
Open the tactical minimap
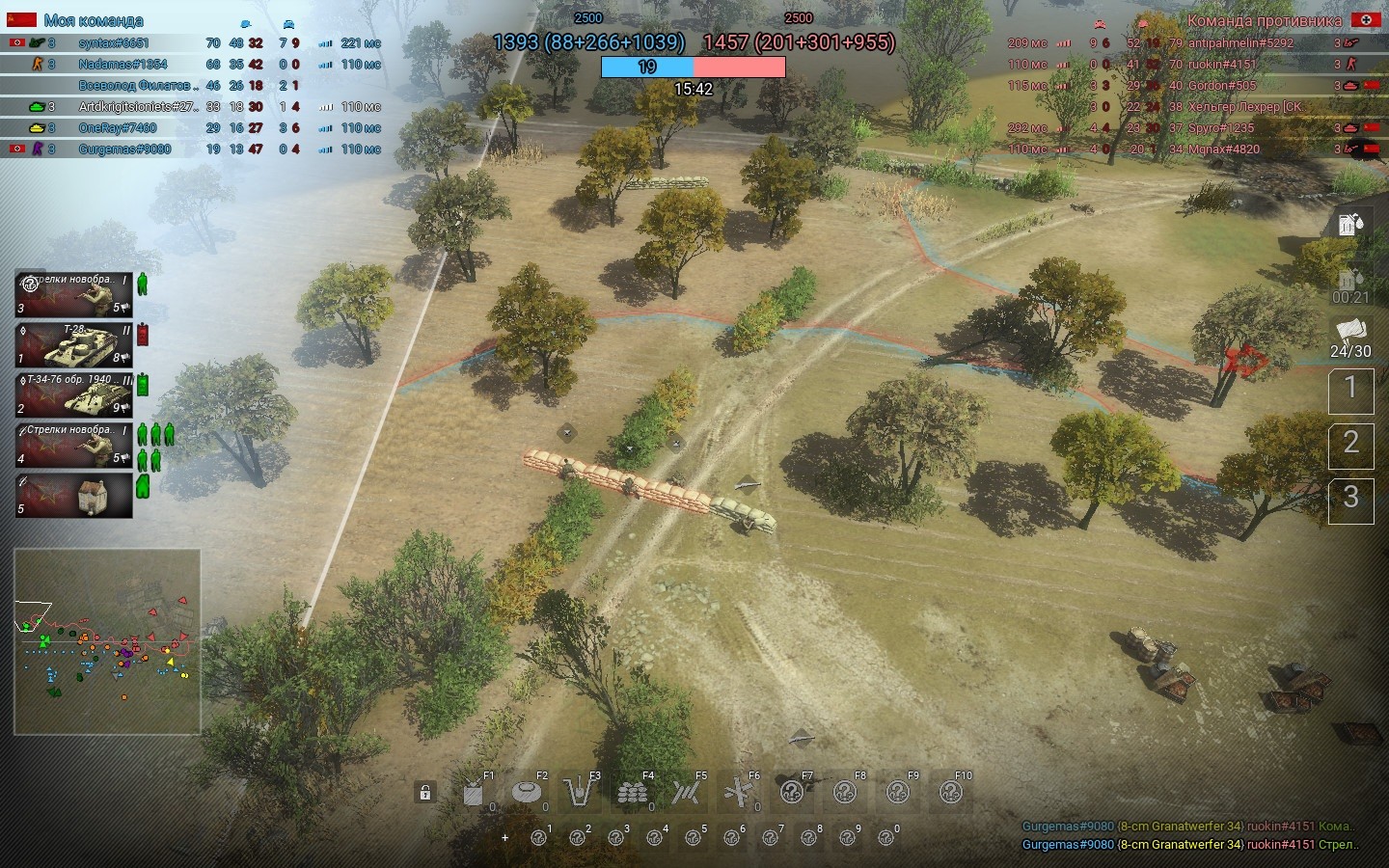(x=107, y=641)
